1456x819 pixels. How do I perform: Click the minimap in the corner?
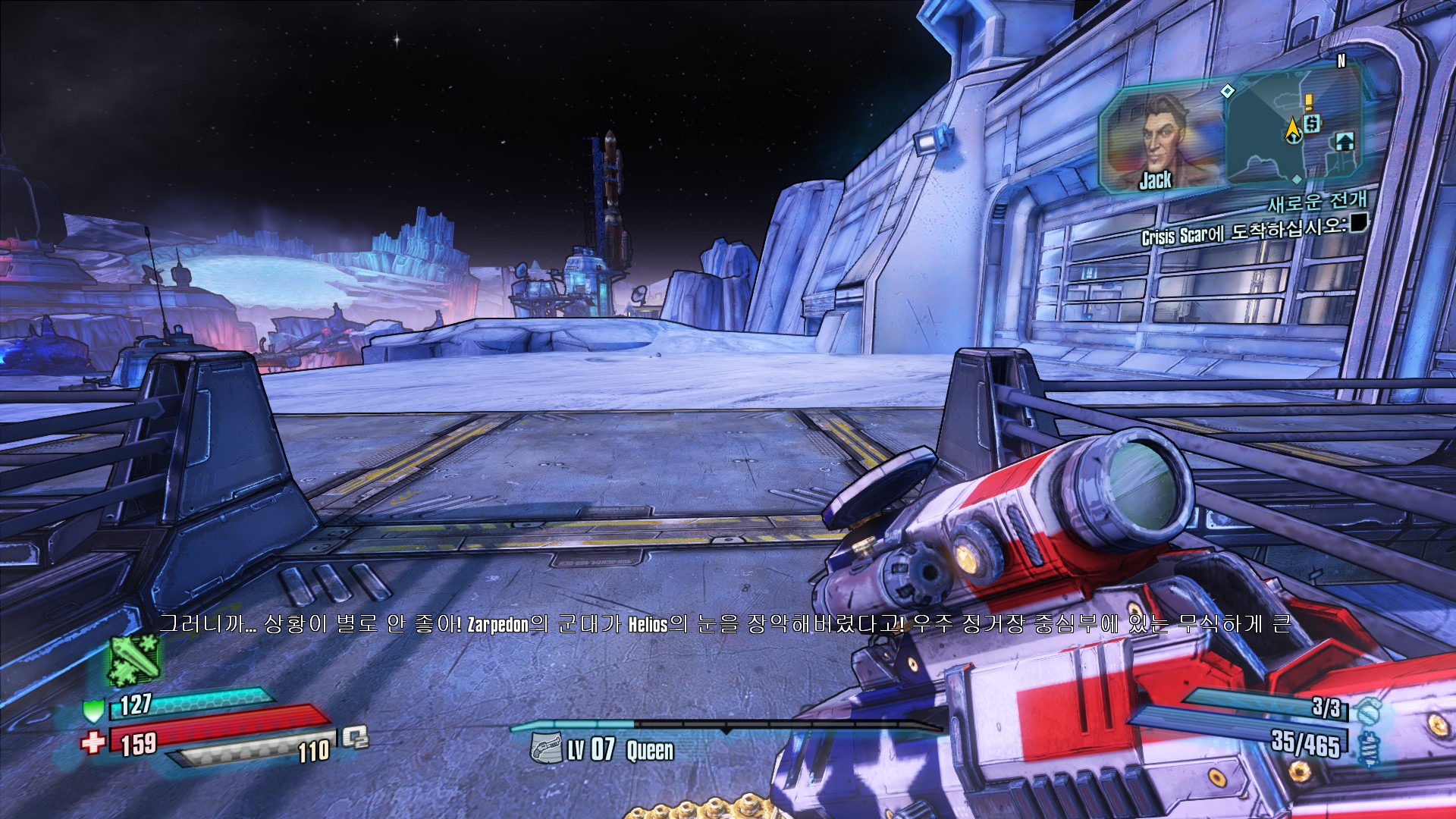pyautogui.click(x=1293, y=129)
